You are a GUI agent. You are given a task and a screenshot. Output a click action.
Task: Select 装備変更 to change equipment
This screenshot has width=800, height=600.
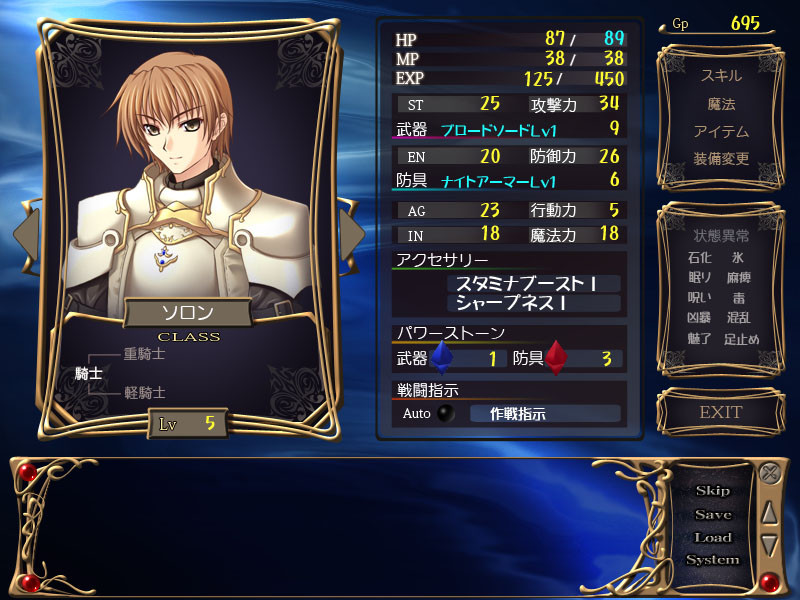[721, 159]
